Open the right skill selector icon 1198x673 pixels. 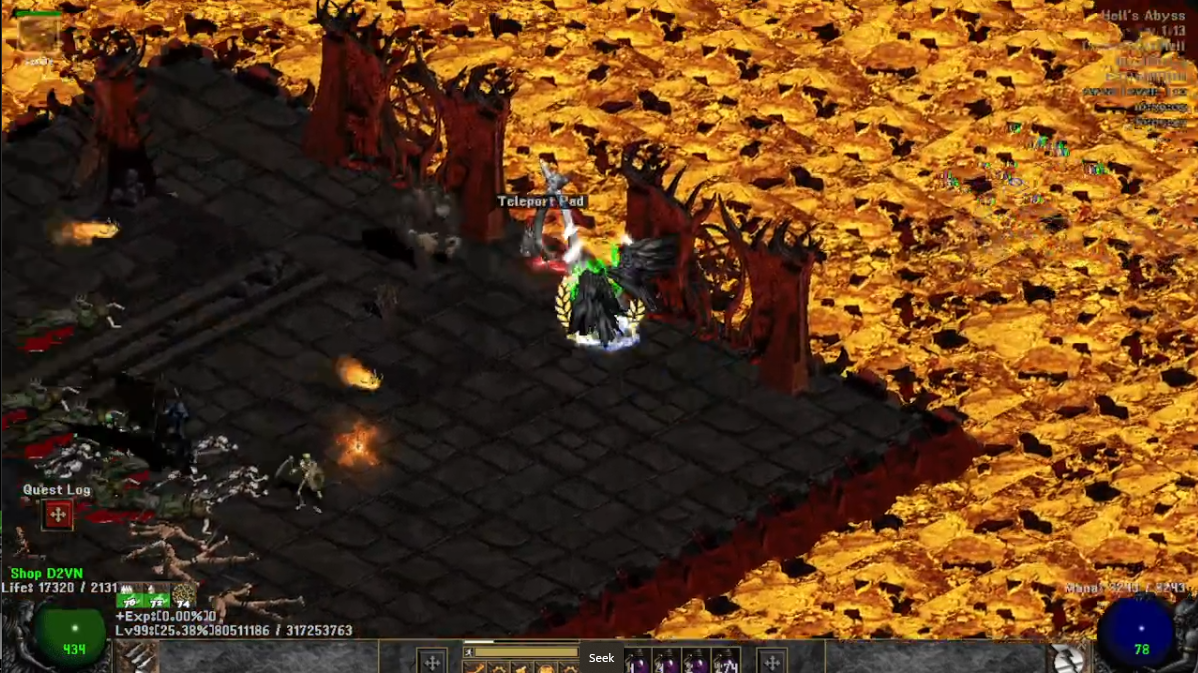(x=1067, y=657)
